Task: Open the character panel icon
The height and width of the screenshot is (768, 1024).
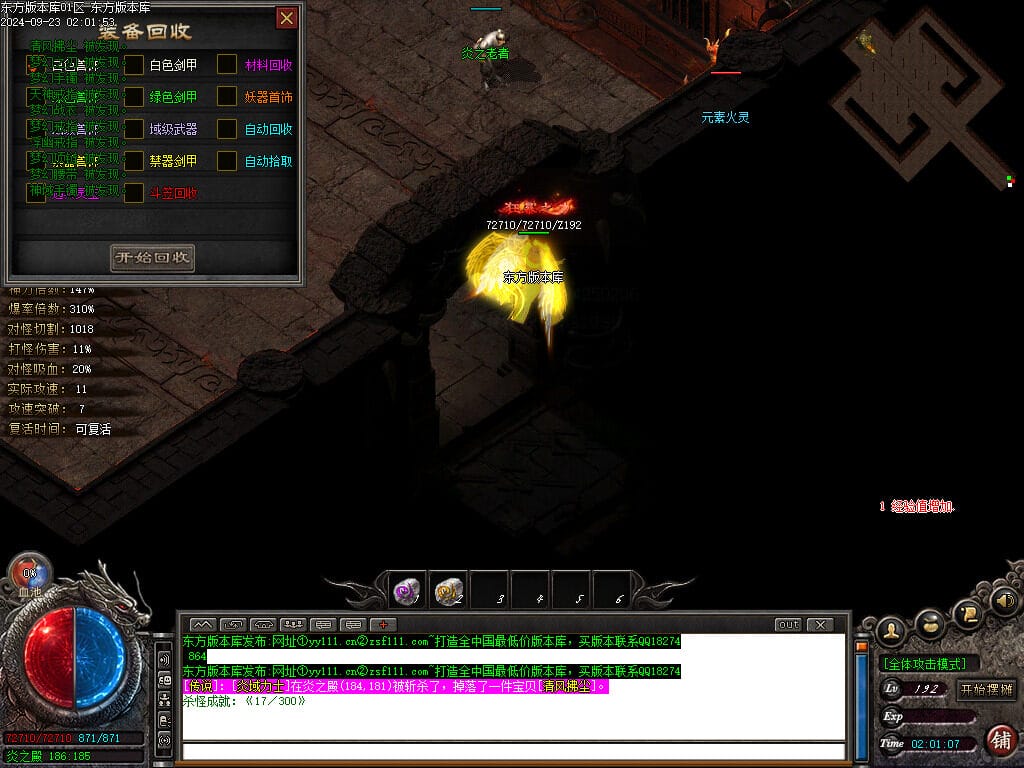Action: [x=891, y=630]
